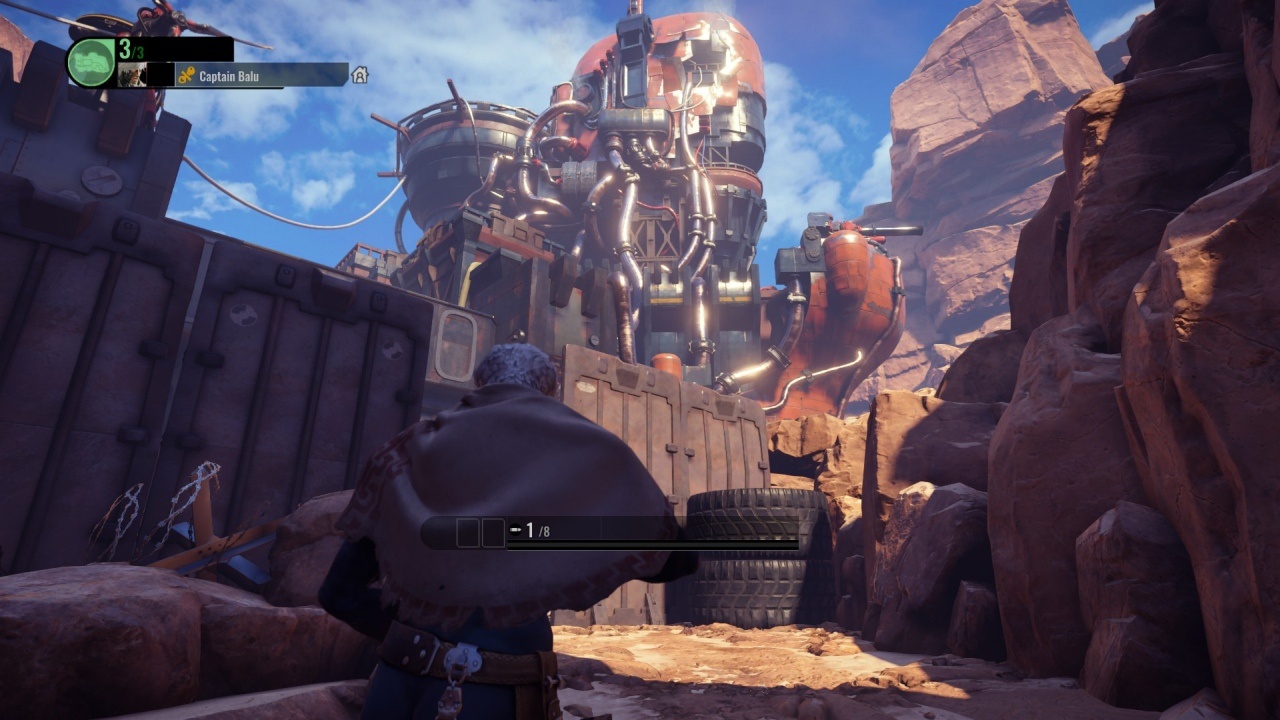Click the Captain Balu name banner
The width and height of the screenshot is (1280, 720).
262,75
